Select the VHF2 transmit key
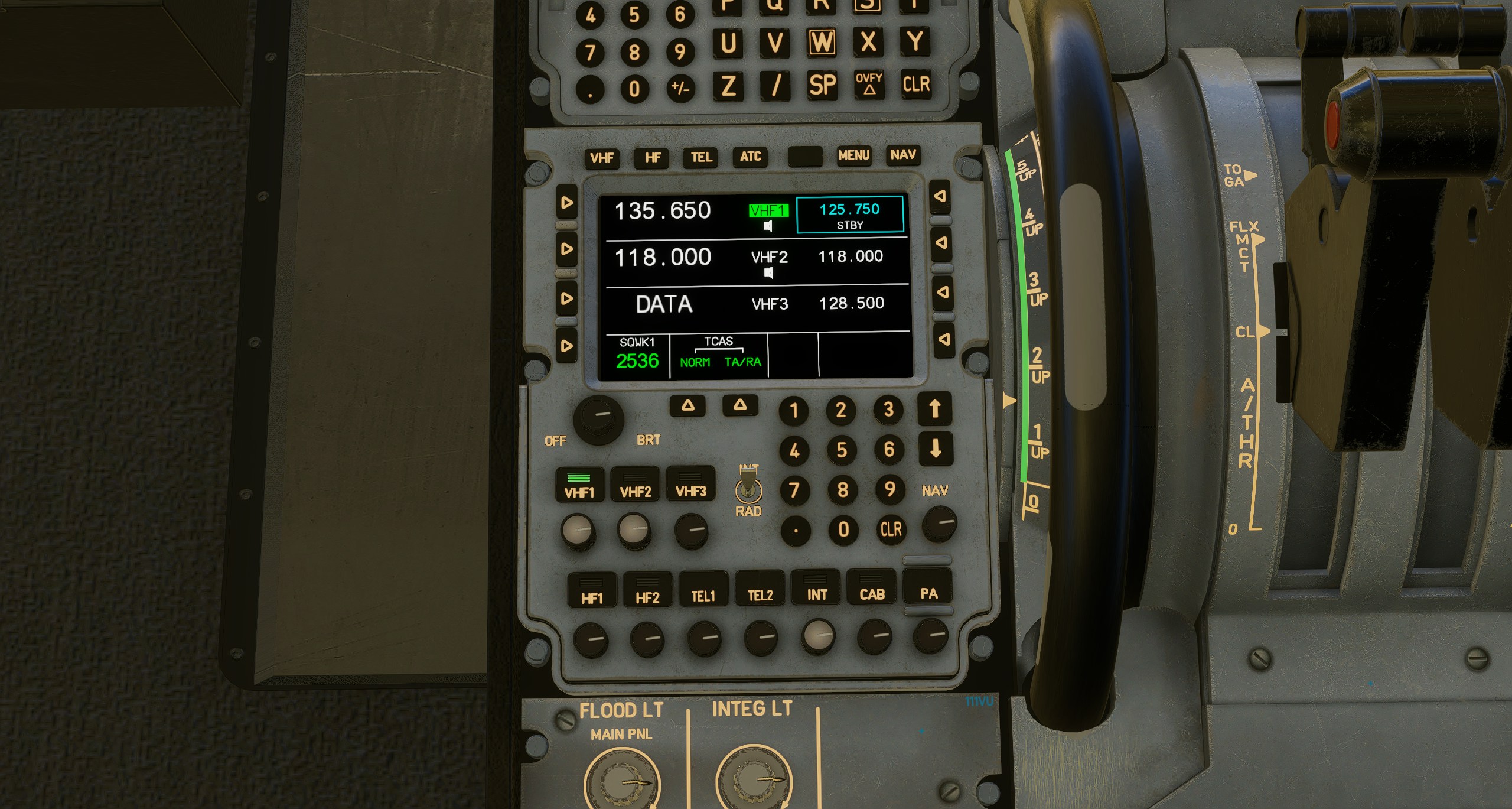 (635, 485)
